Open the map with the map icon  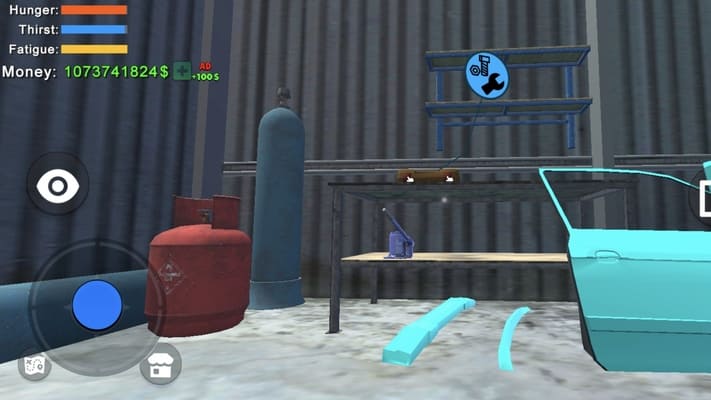(34, 365)
